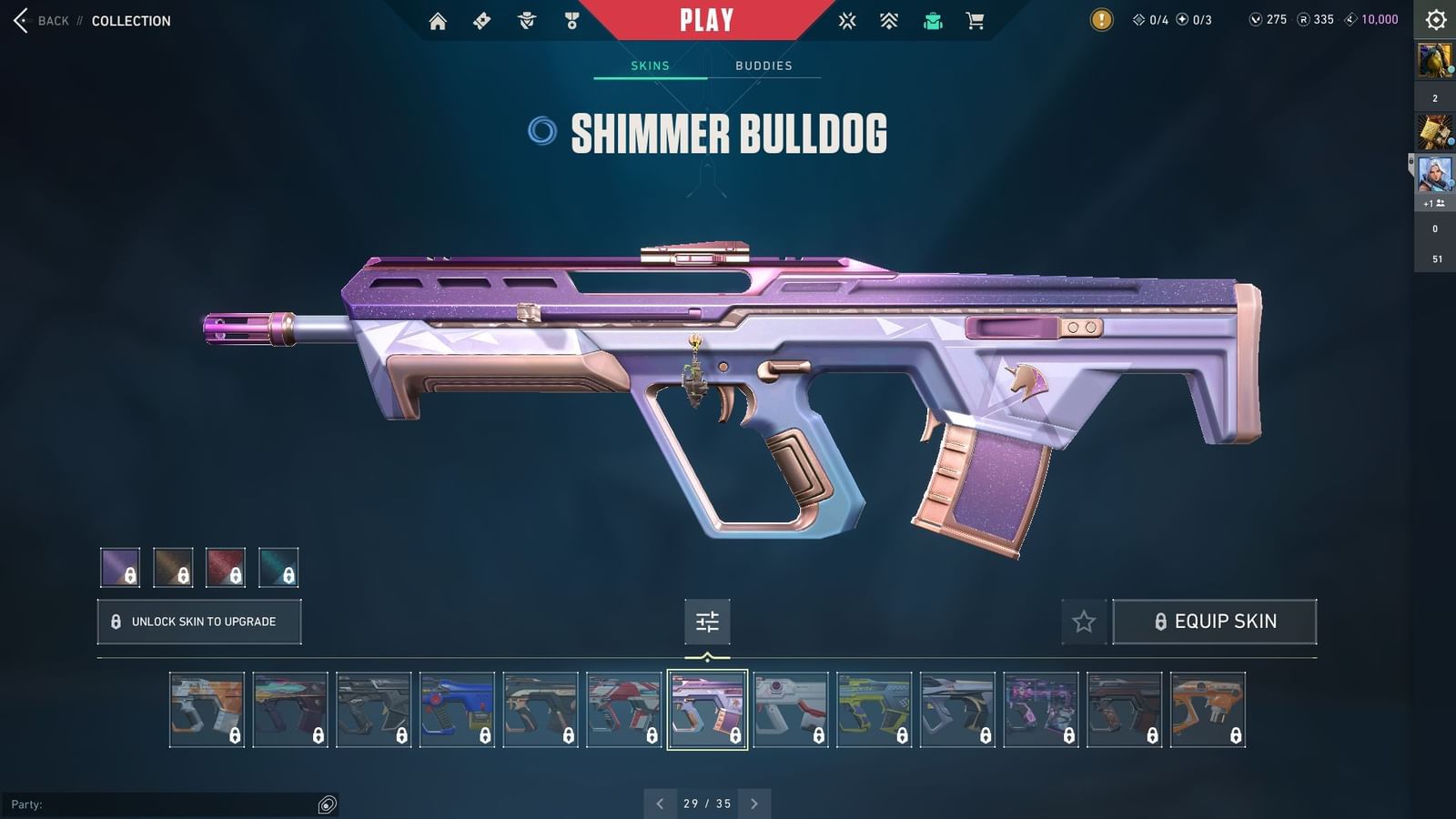Switch to the BUDDIES tab
The width and height of the screenshot is (1456, 819).
pyautogui.click(x=764, y=65)
